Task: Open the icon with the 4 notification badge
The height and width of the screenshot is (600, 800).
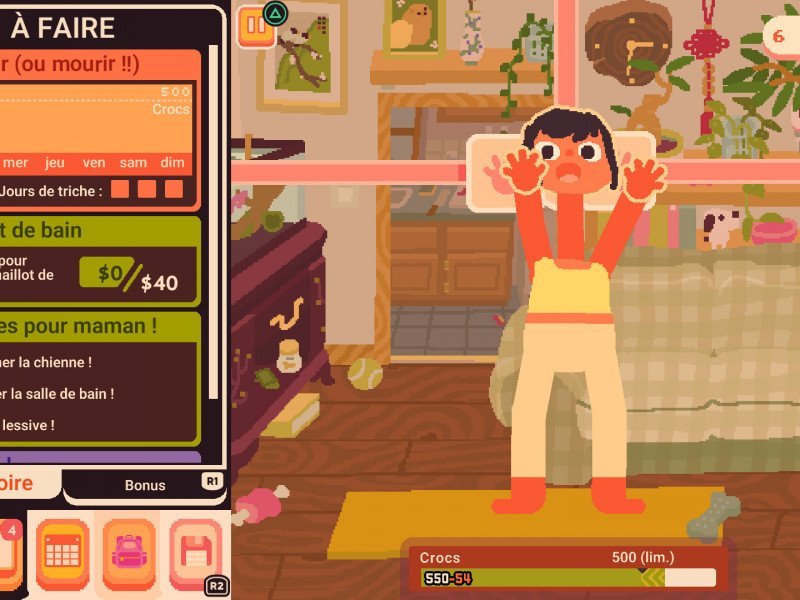Action: coord(8,550)
